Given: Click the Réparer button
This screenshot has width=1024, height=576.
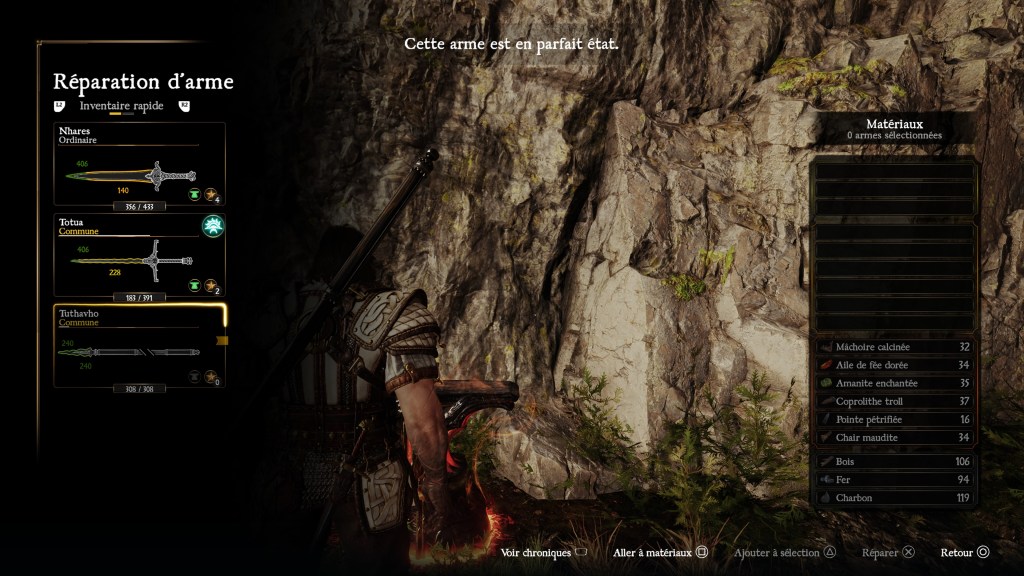Looking at the screenshot, I should (888, 553).
